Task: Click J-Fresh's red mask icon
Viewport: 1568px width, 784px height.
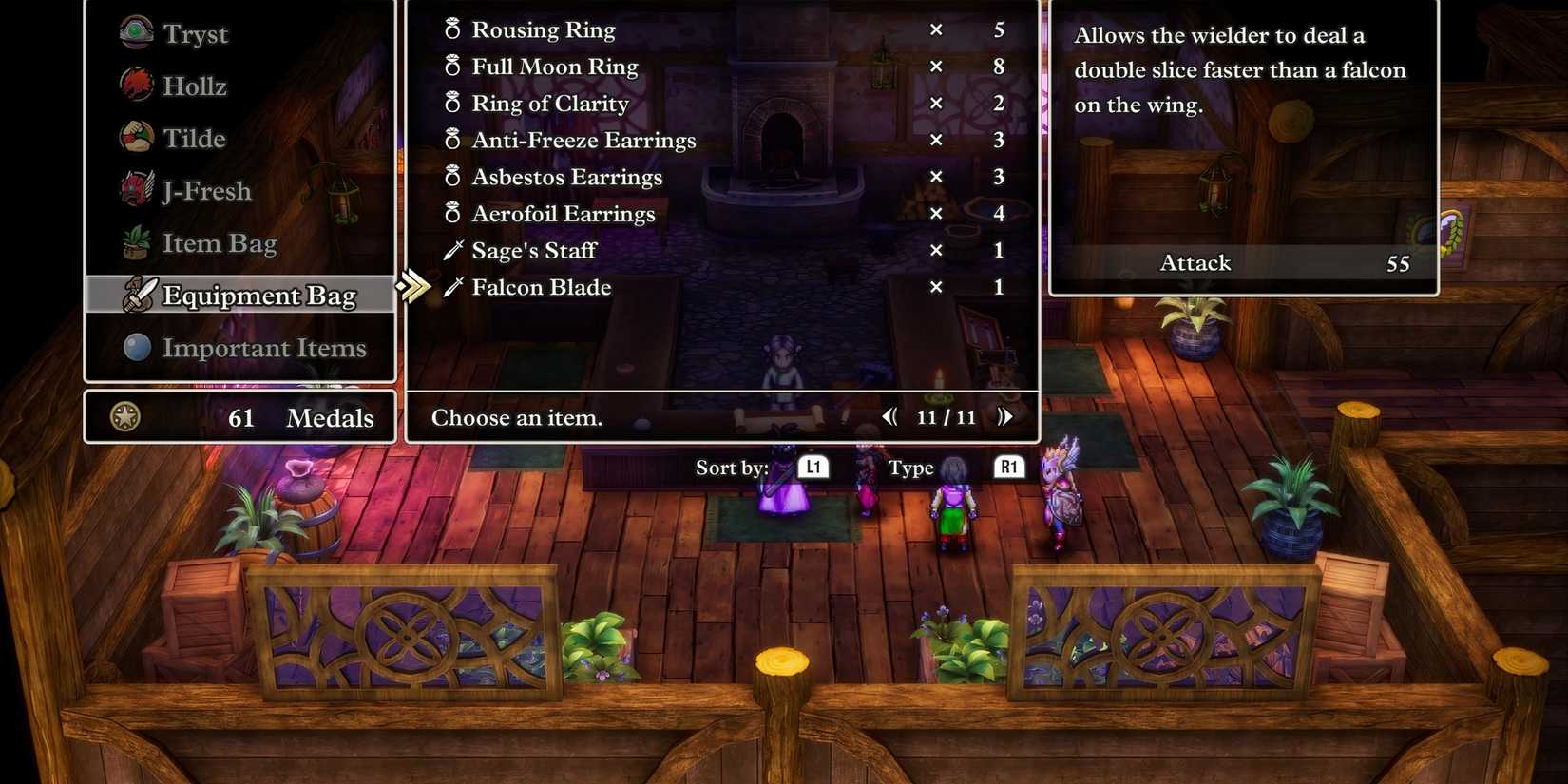Action: tap(134, 189)
